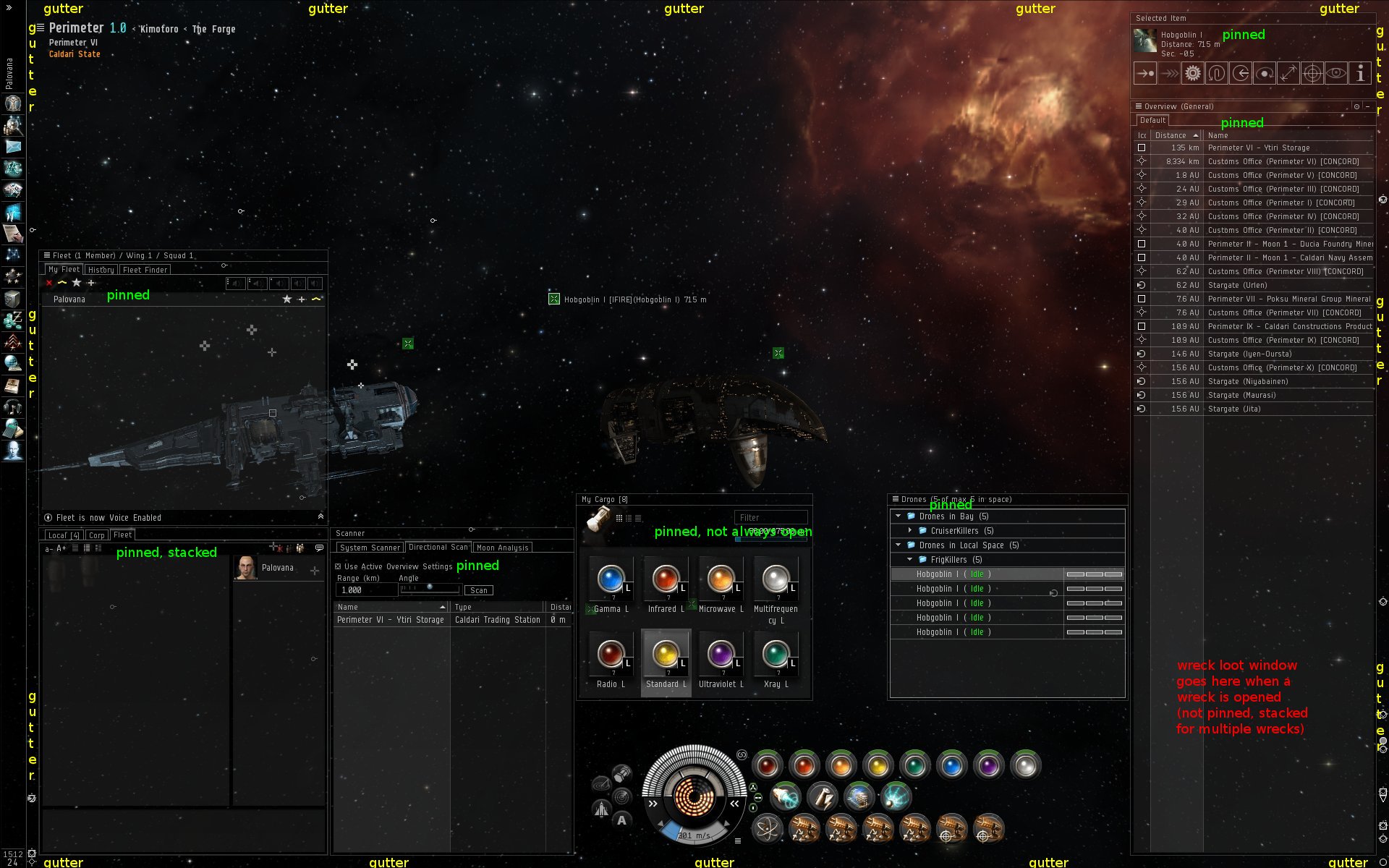Expand the CruiserKillers drone group
Screen dimensions: 1389x868
click(910, 531)
